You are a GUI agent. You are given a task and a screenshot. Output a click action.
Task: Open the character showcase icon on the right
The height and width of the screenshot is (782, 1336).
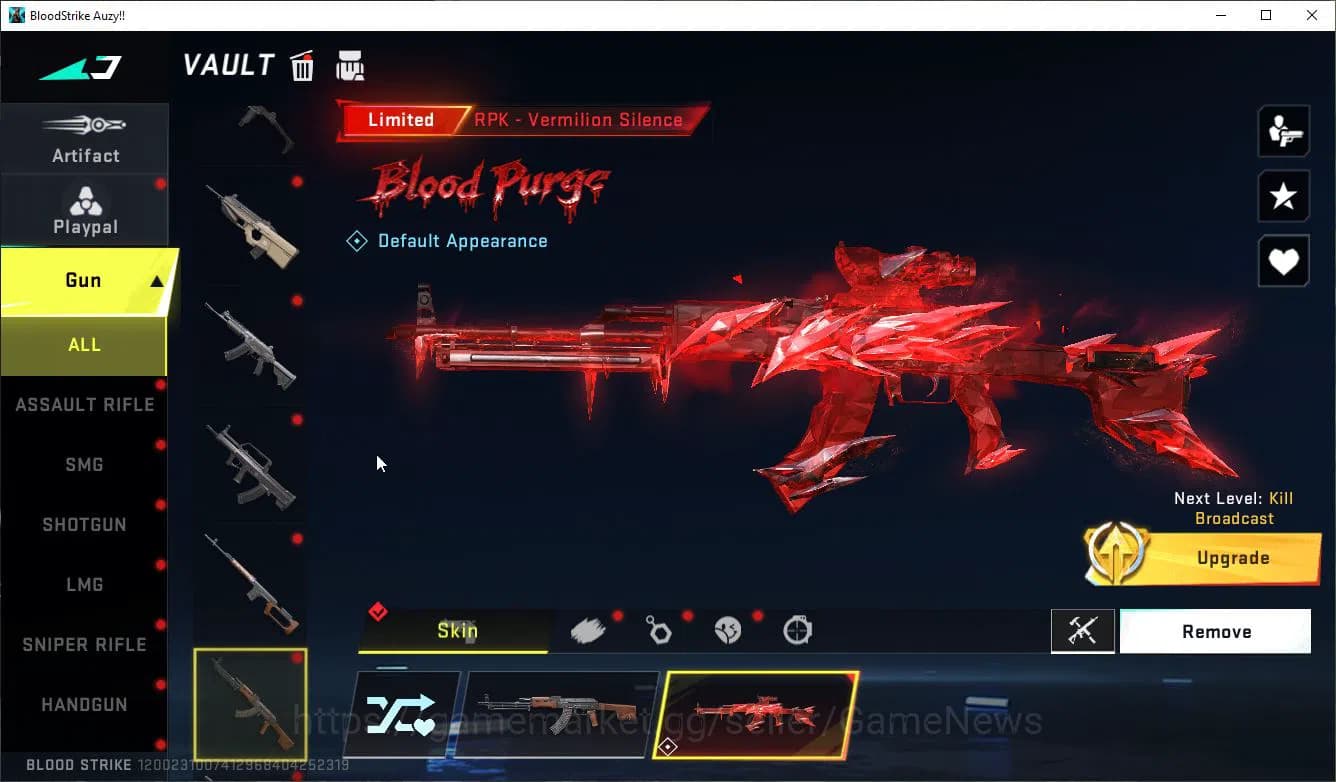pyautogui.click(x=1283, y=130)
